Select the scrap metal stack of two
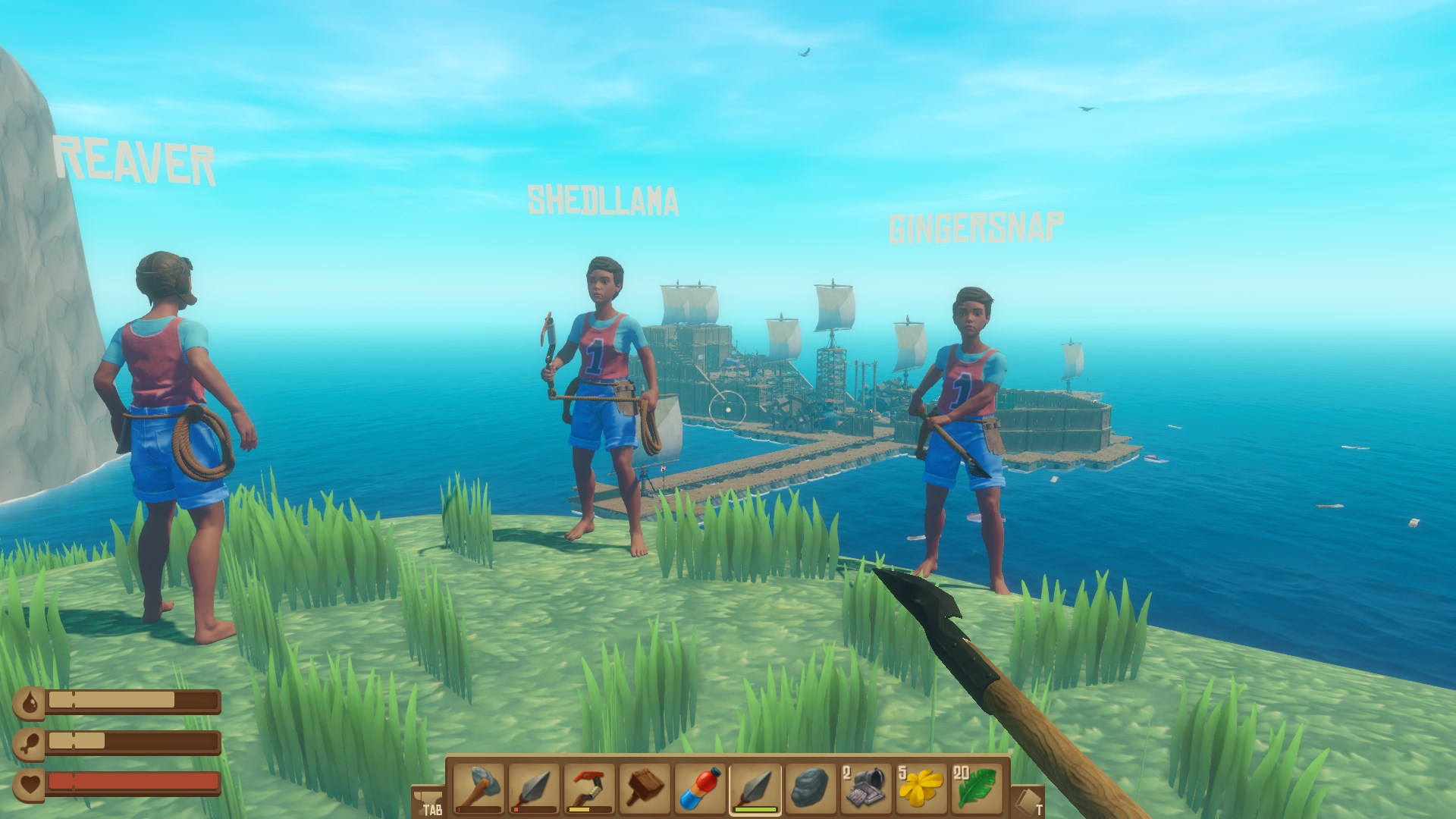 coord(866,787)
